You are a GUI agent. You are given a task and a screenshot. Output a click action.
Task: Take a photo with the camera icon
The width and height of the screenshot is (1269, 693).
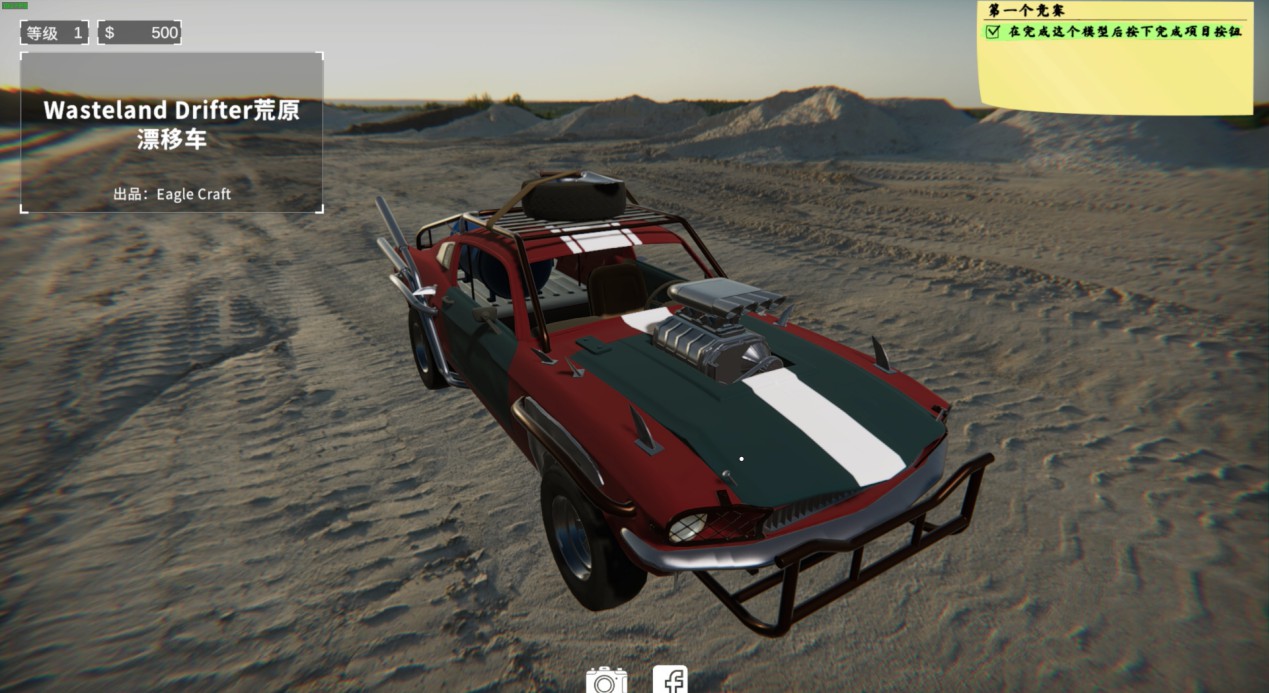click(x=605, y=681)
